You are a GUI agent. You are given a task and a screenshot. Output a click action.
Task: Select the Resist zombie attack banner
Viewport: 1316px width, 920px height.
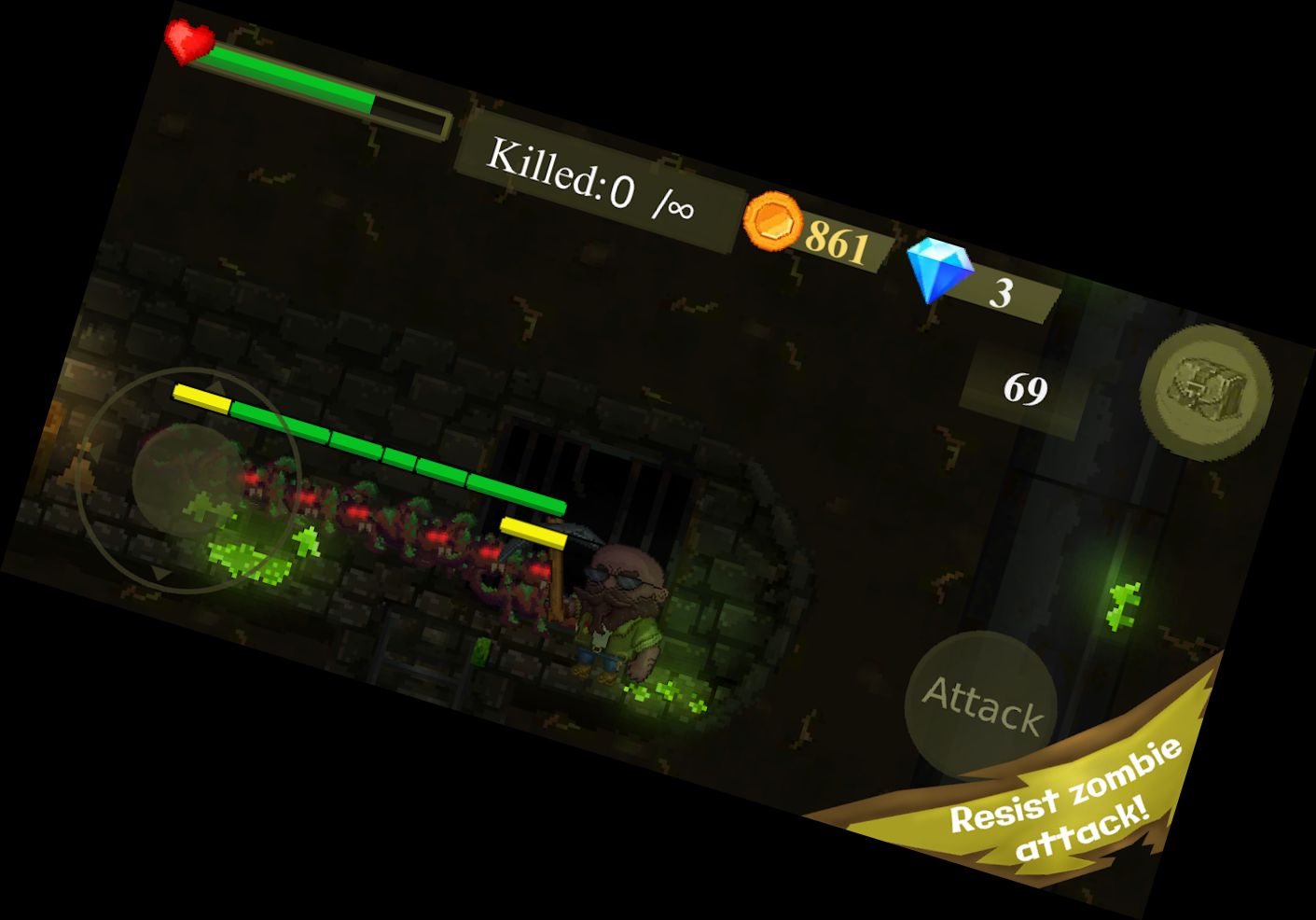point(1063,807)
